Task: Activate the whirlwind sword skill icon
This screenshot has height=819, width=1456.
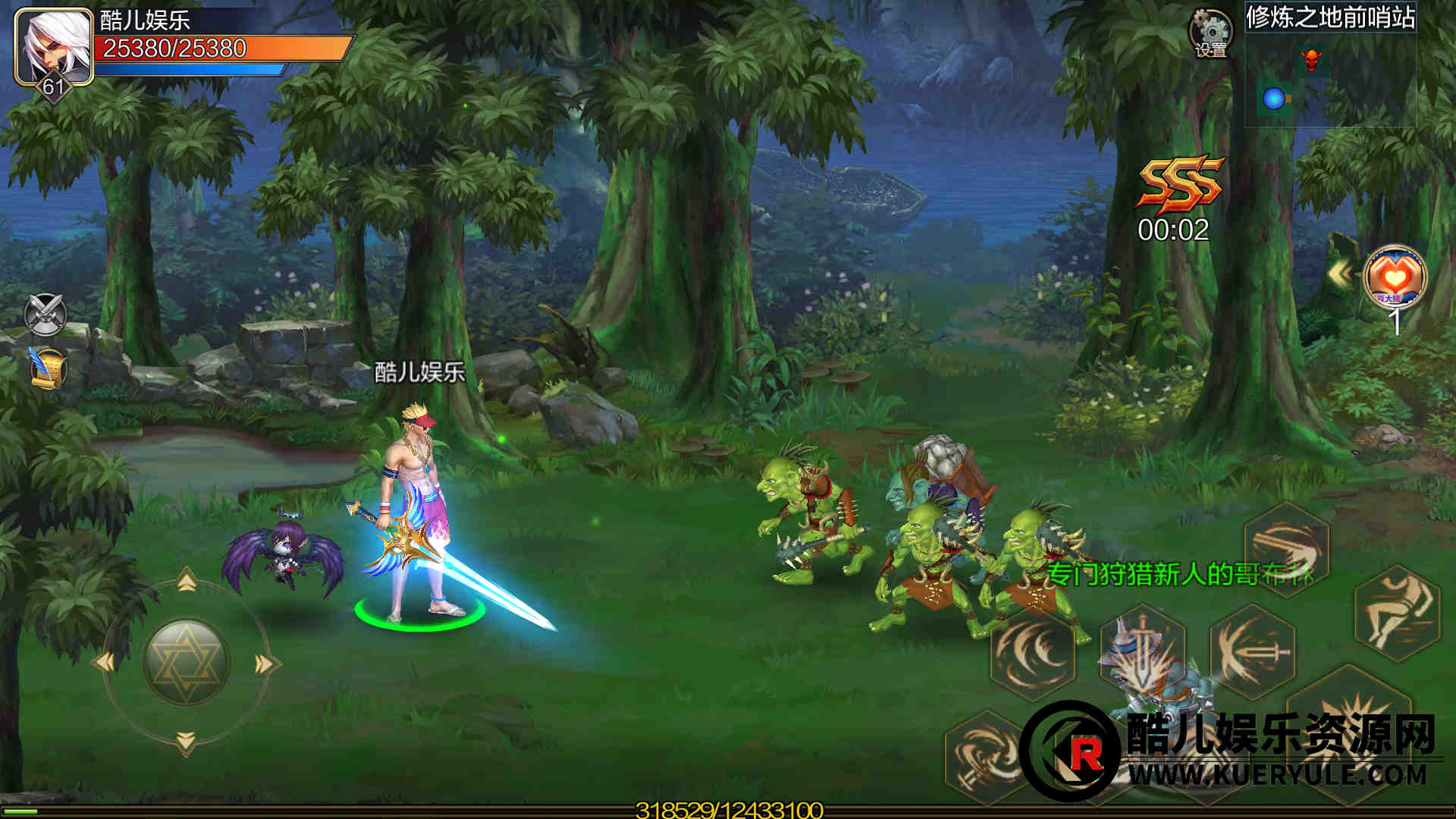Action: click(x=985, y=755)
